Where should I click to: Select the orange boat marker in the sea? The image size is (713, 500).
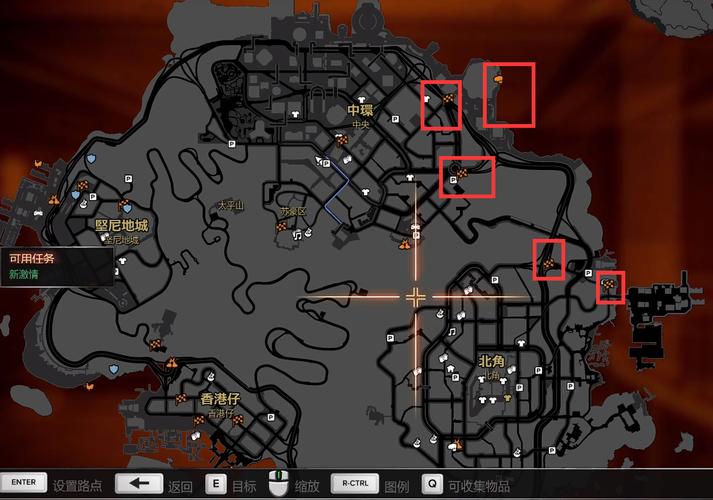[498, 77]
